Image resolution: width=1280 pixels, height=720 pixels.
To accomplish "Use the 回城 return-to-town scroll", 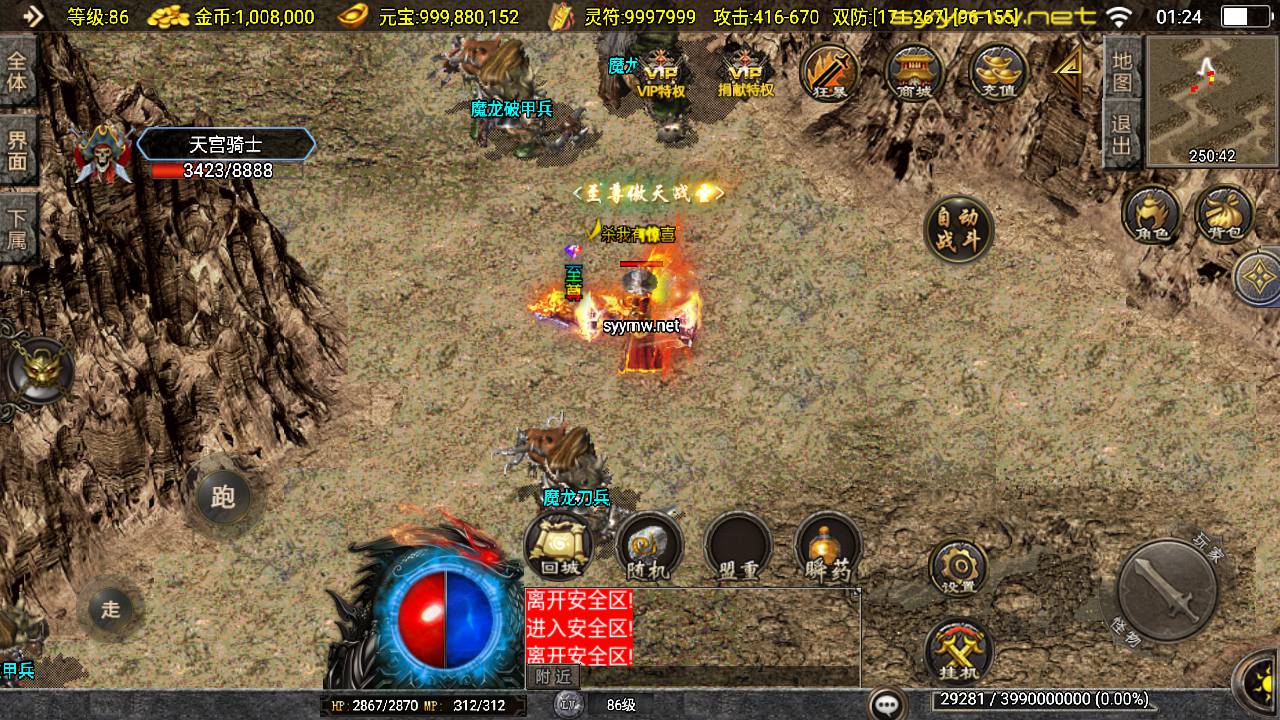I will [558, 547].
